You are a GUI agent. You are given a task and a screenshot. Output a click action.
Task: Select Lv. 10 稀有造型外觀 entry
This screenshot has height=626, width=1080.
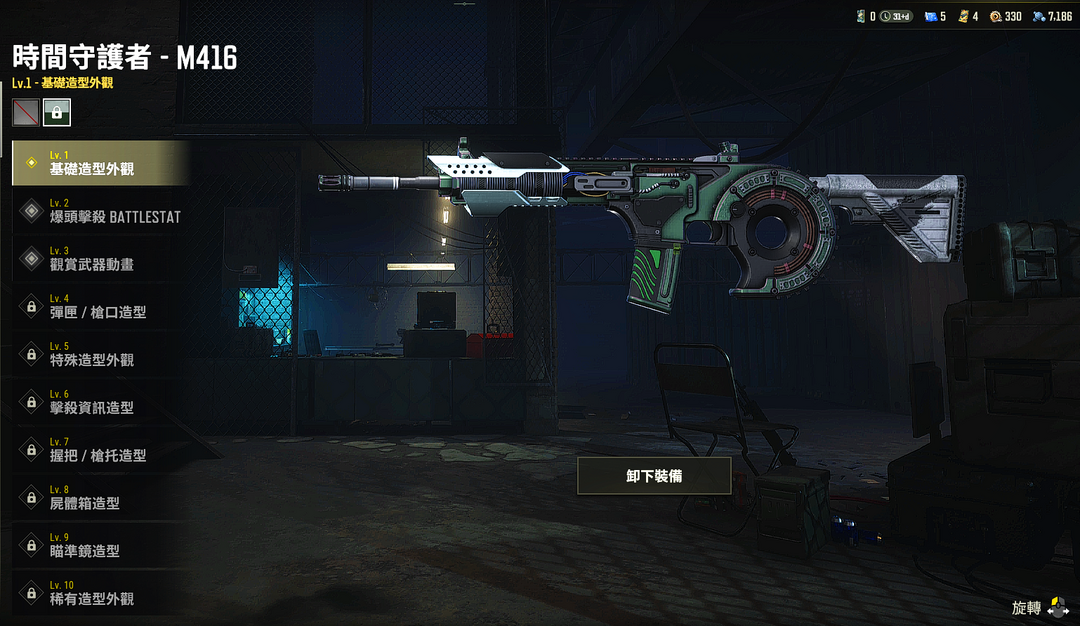98,593
